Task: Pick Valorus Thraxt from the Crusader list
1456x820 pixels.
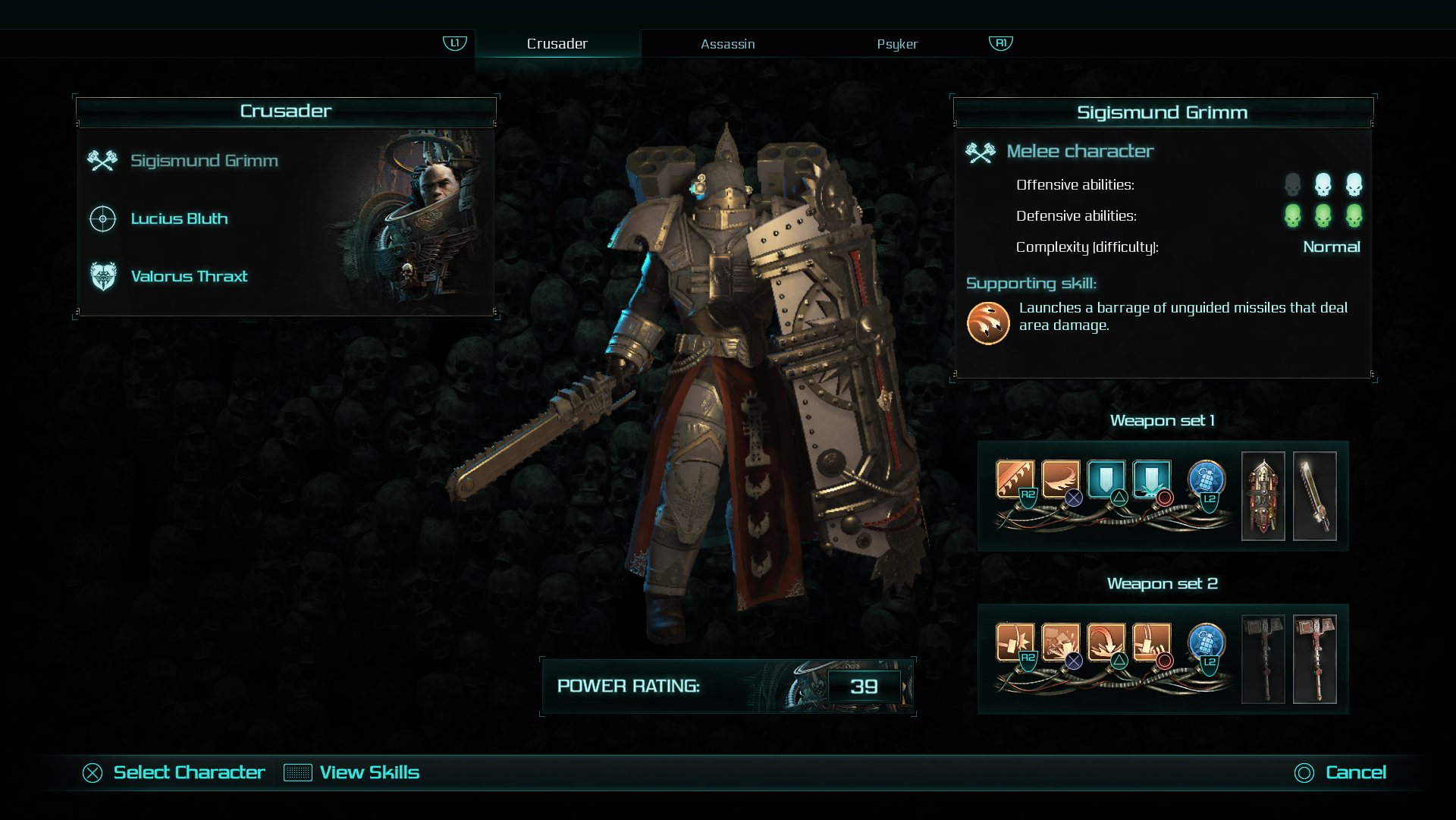Action: (x=189, y=276)
